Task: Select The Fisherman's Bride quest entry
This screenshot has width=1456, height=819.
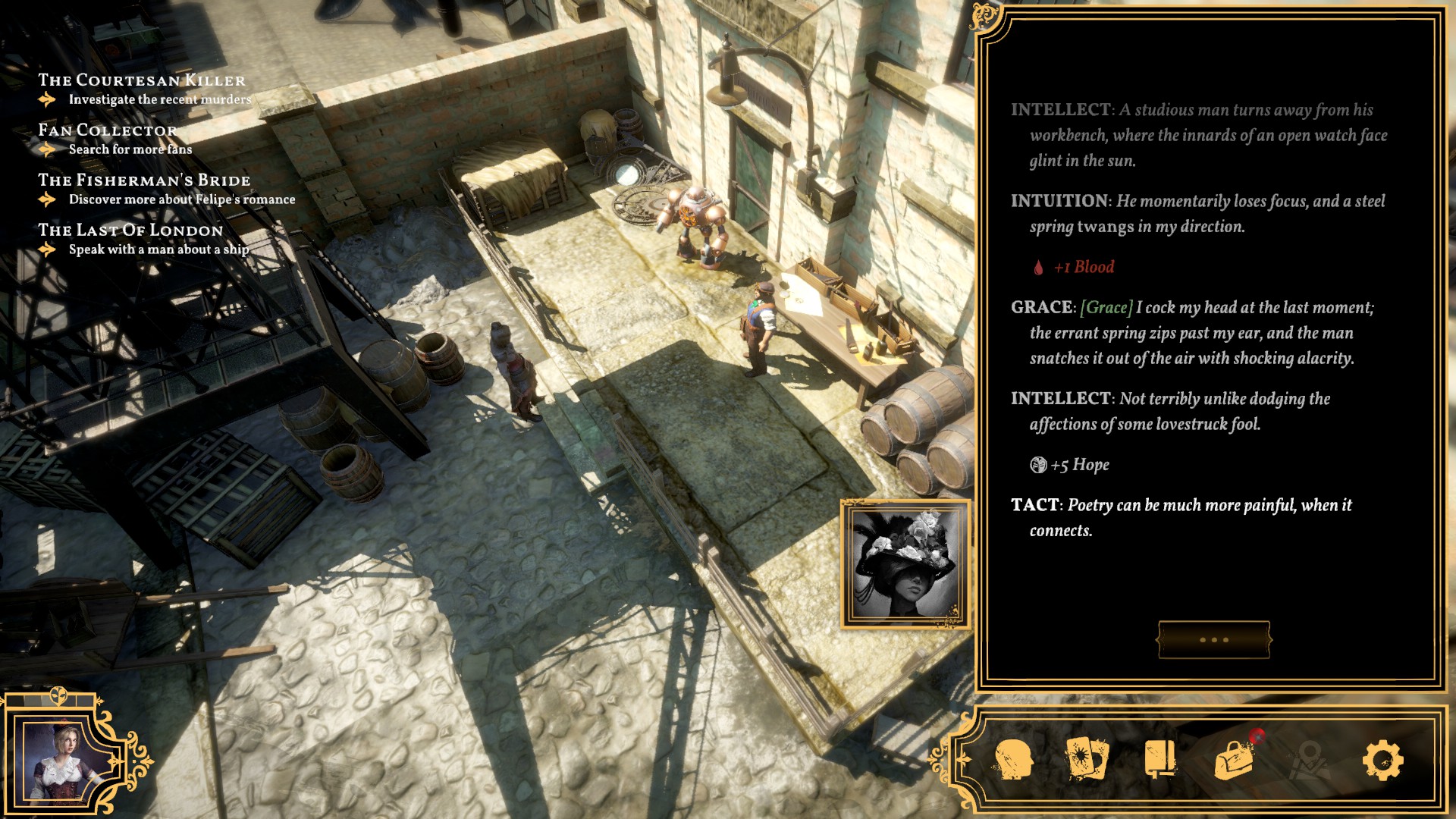Action: pos(144,180)
